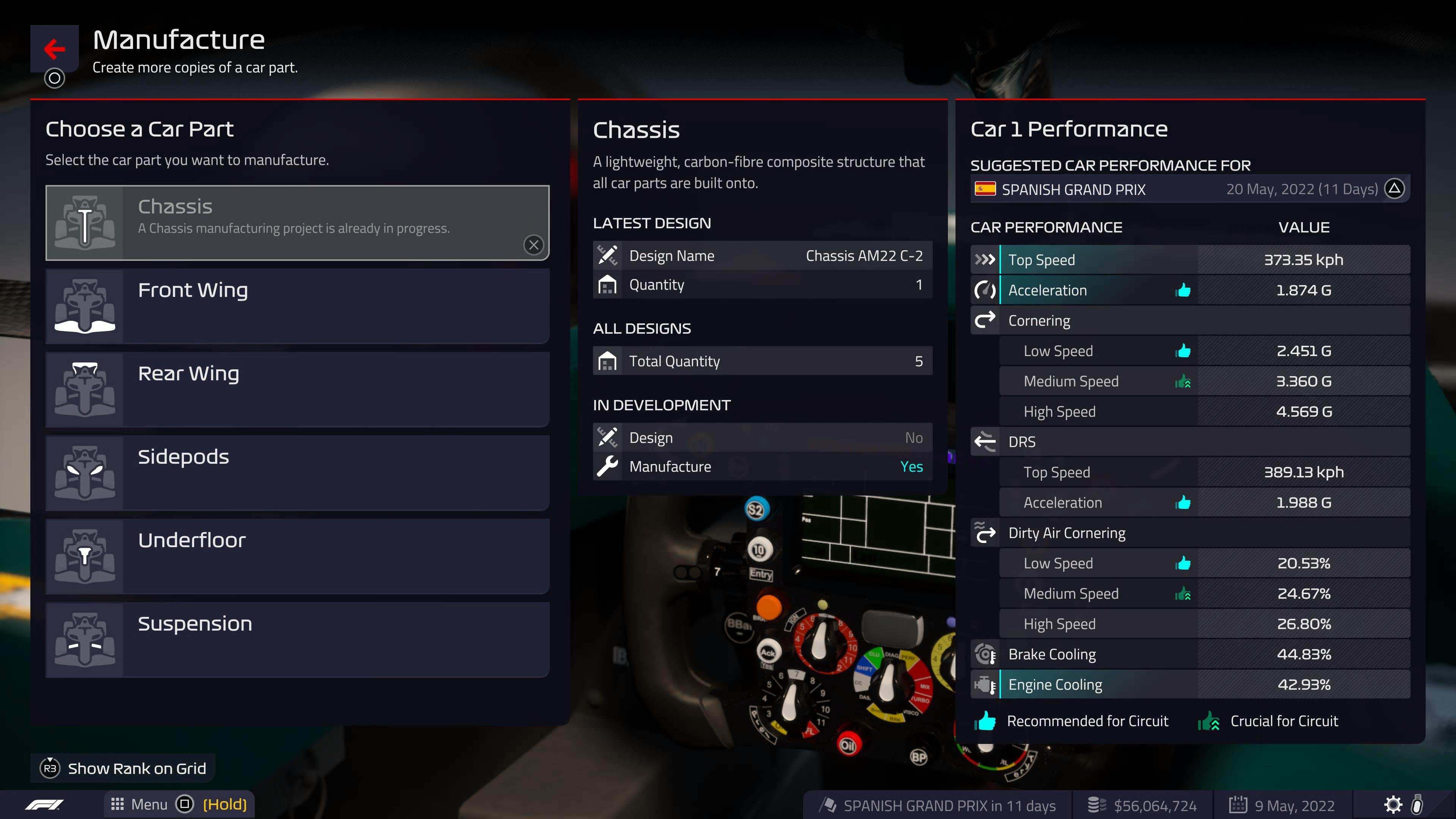Cancel the in-progress Chassis manufacturing project
Image resolution: width=1456 pixels, height=819 pixels.
pyautogui.click(x=533, y=245)
